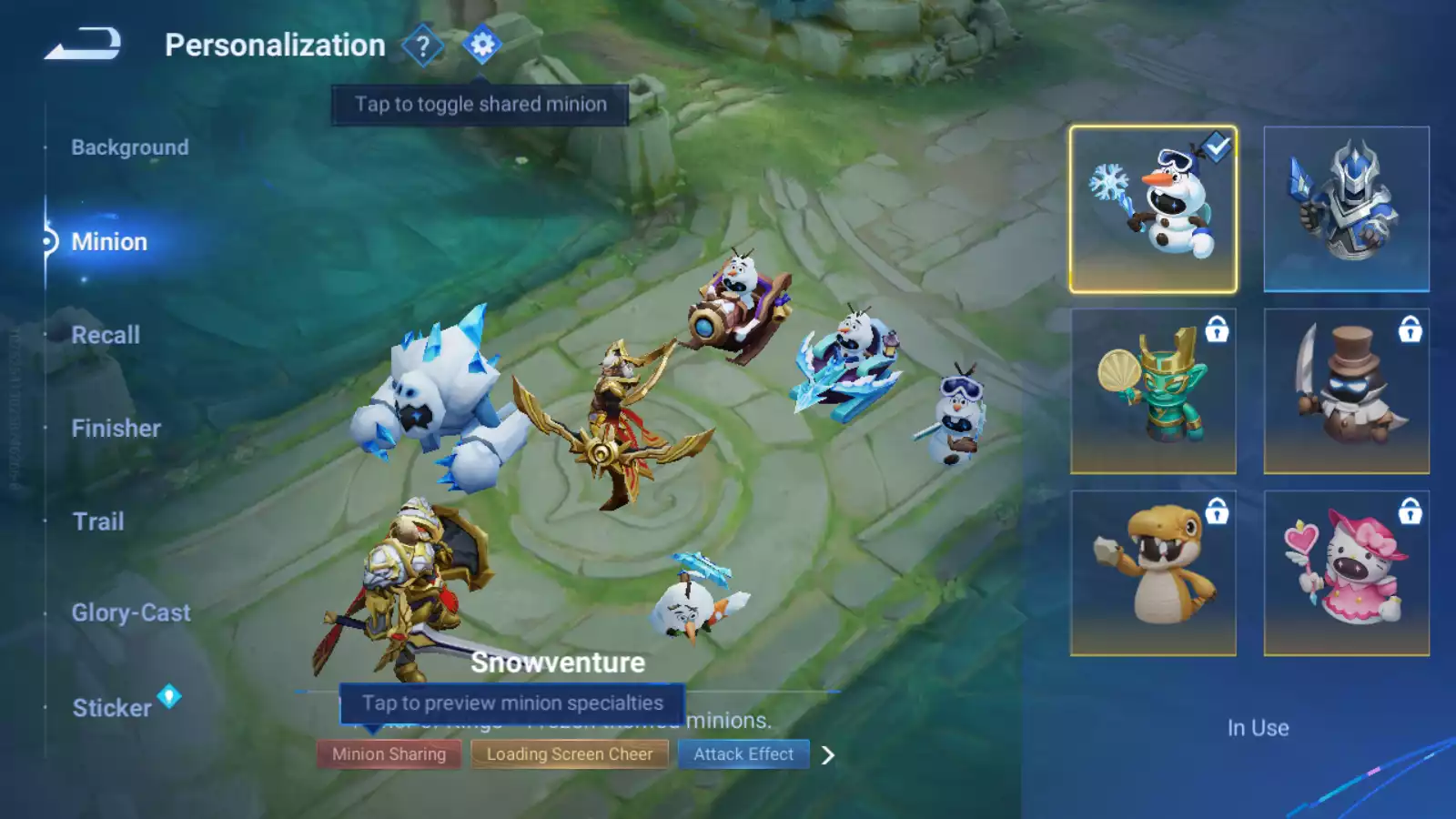Viewport: 1456px width, 819px height.
Task: Open the Glory-Cast tab
Action: [x=131, y=613]
